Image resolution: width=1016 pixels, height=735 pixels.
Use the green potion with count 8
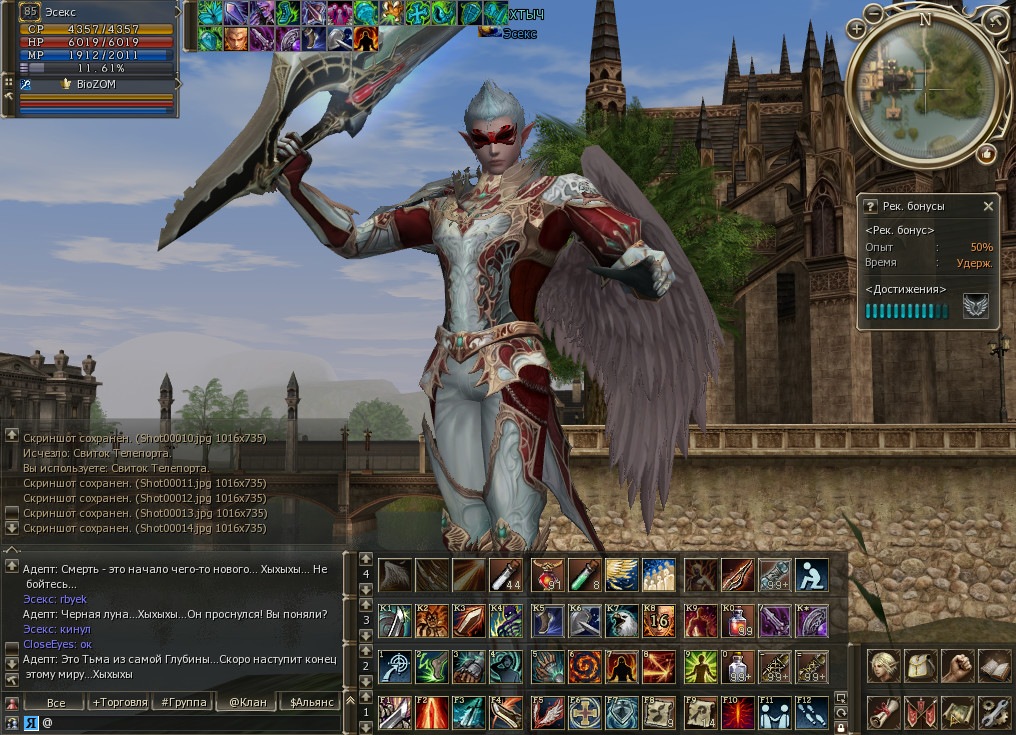point(583,575)
